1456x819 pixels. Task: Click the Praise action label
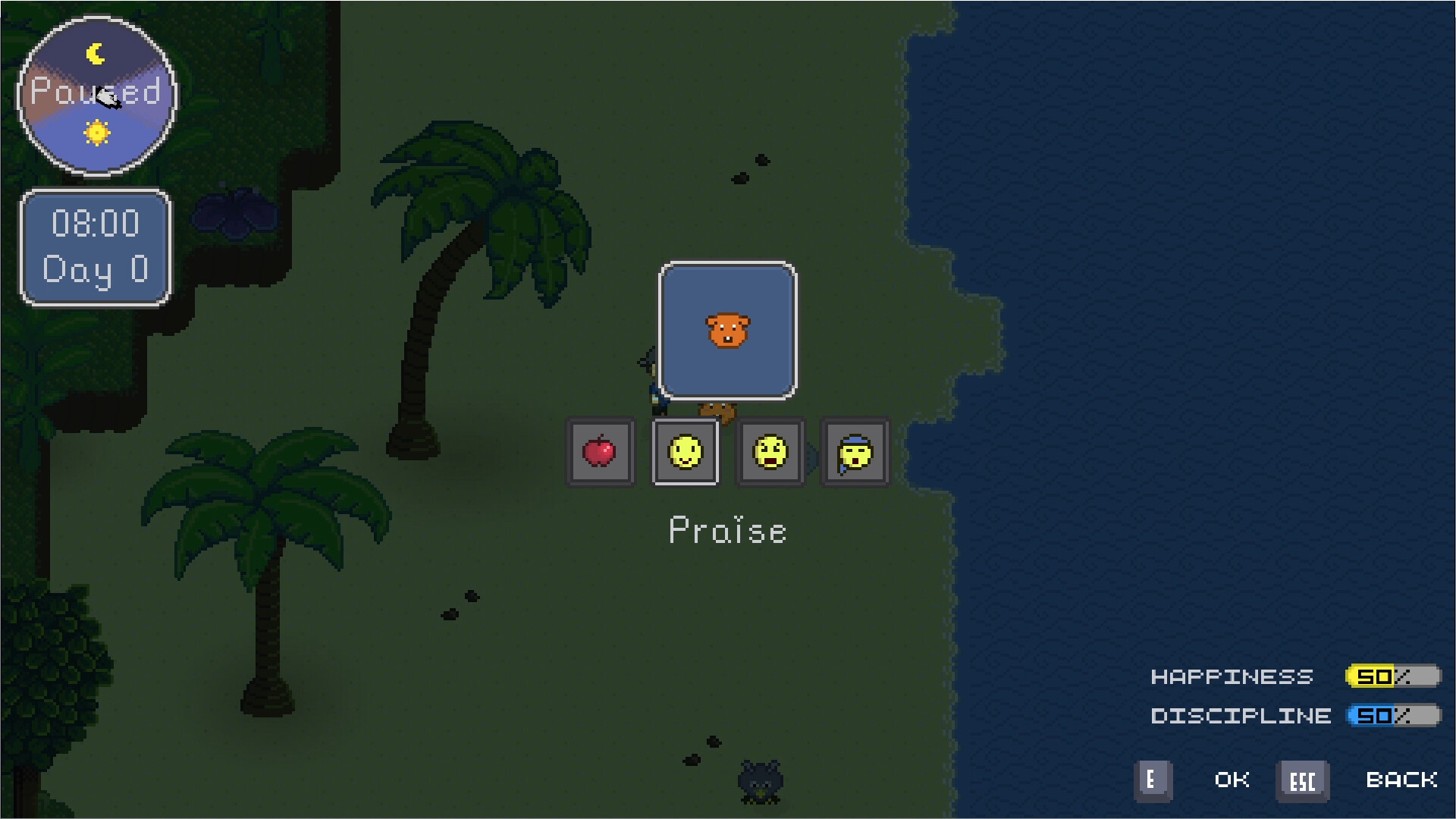726,531
